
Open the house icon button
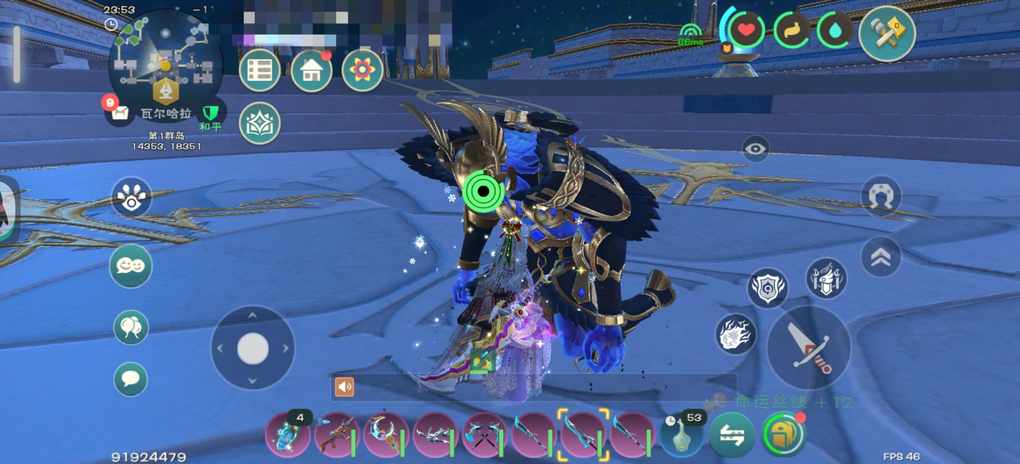click(x=311, y=70)
